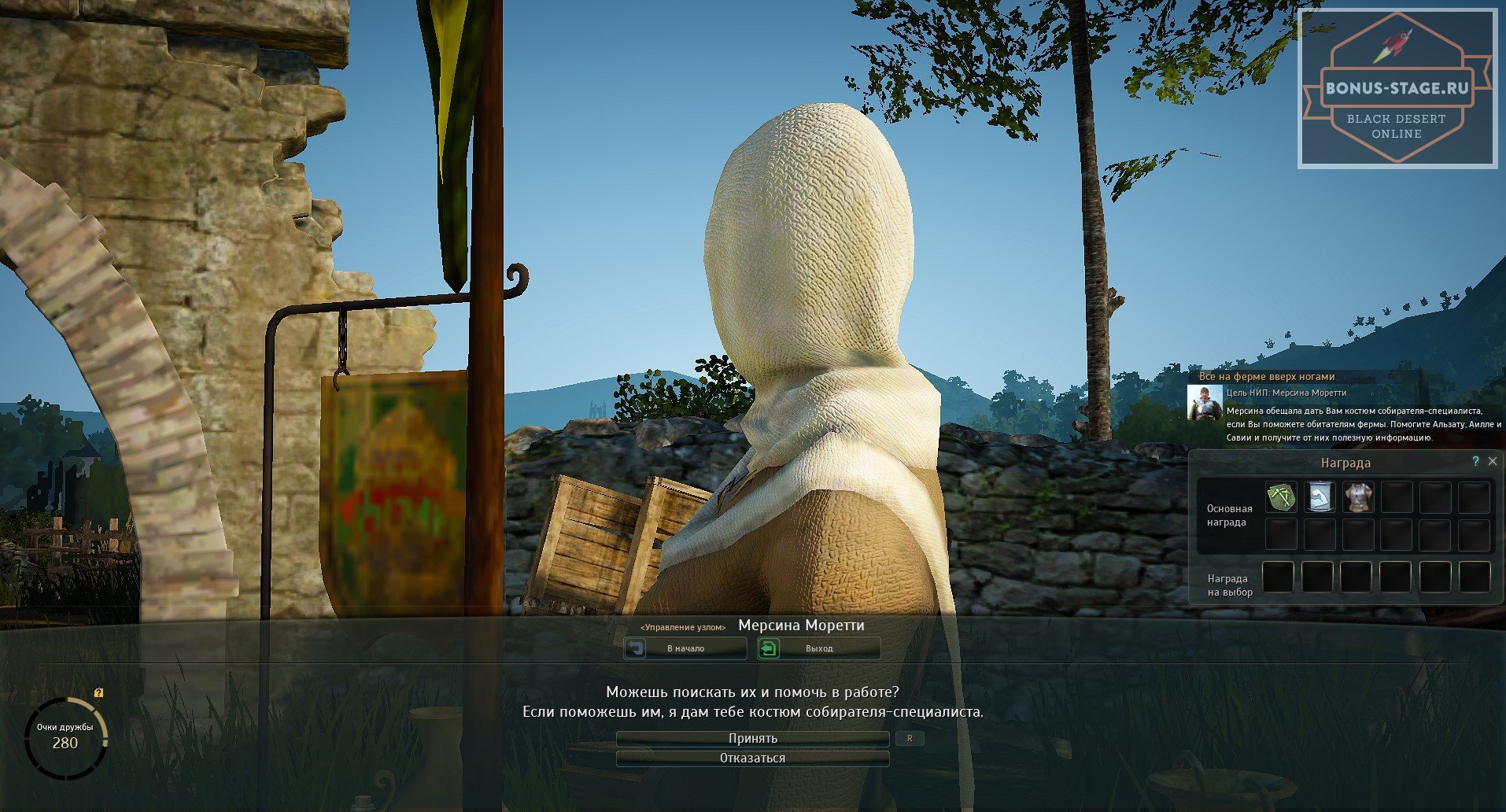Accept the quest via Принять
Image resolution: width=1506 pixels, height=812 pixels.
[x=752, y=738]
